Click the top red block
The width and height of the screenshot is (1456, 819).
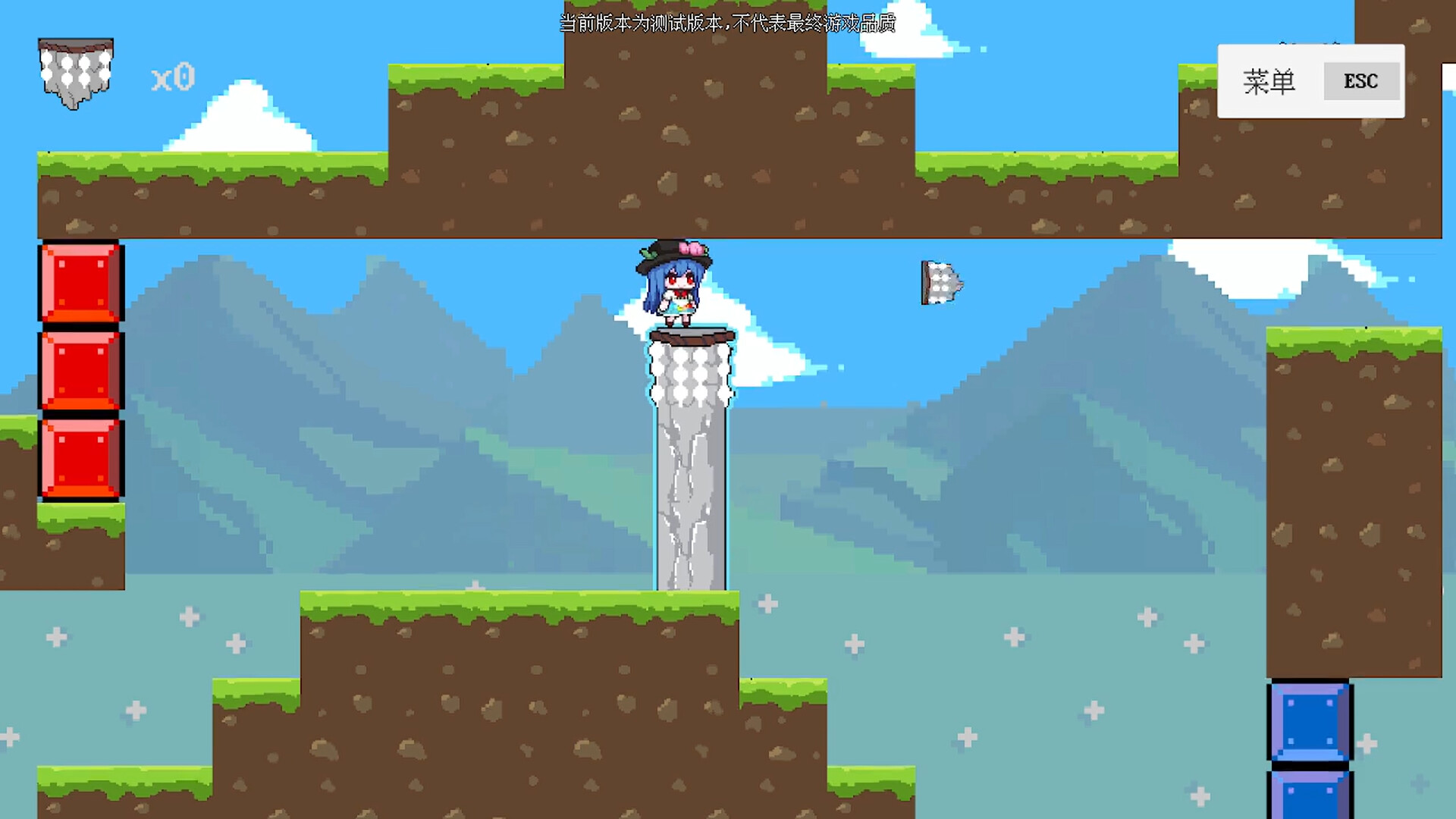click(80, 284)
